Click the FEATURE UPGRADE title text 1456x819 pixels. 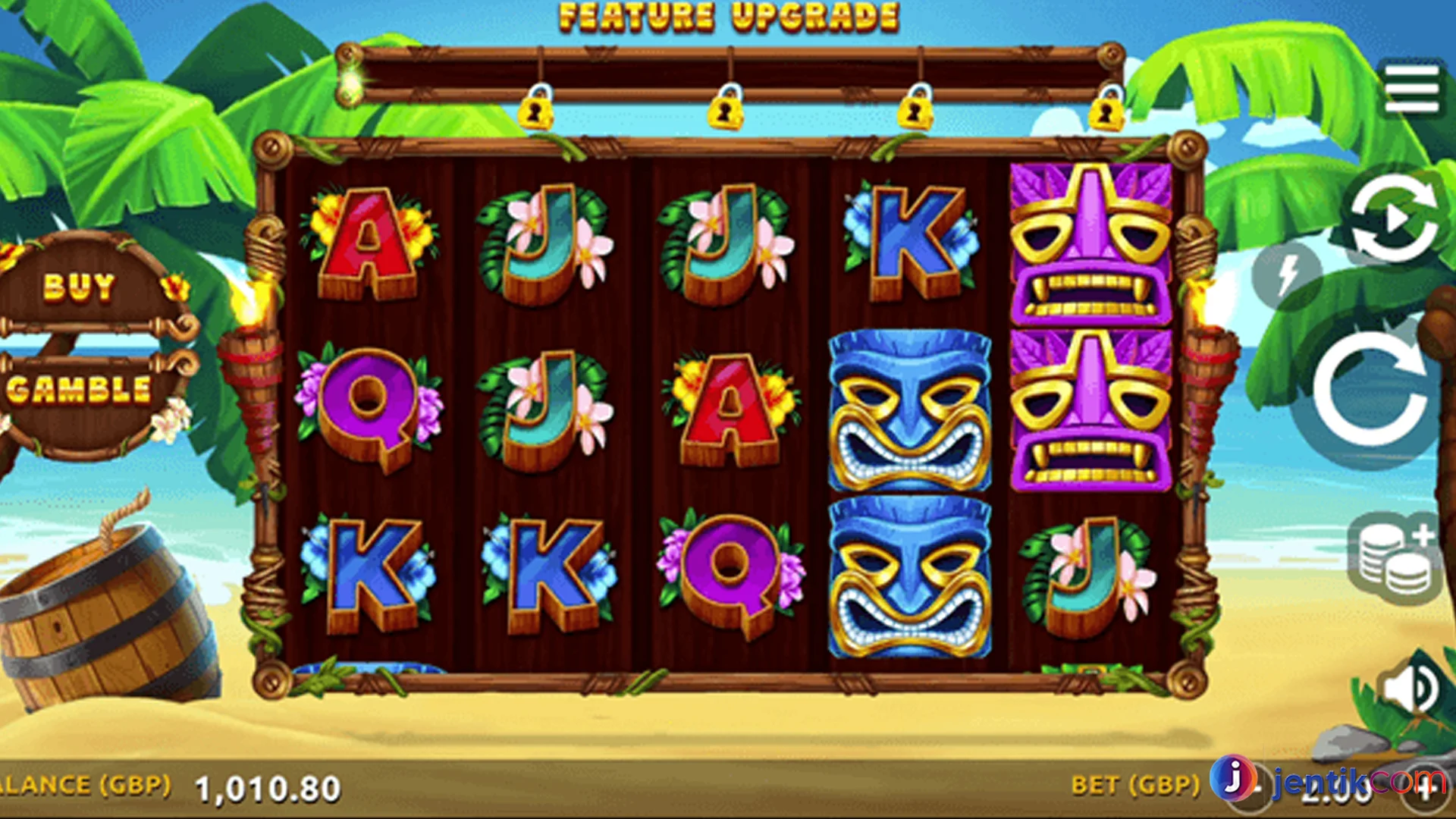[x=728, y=18]
